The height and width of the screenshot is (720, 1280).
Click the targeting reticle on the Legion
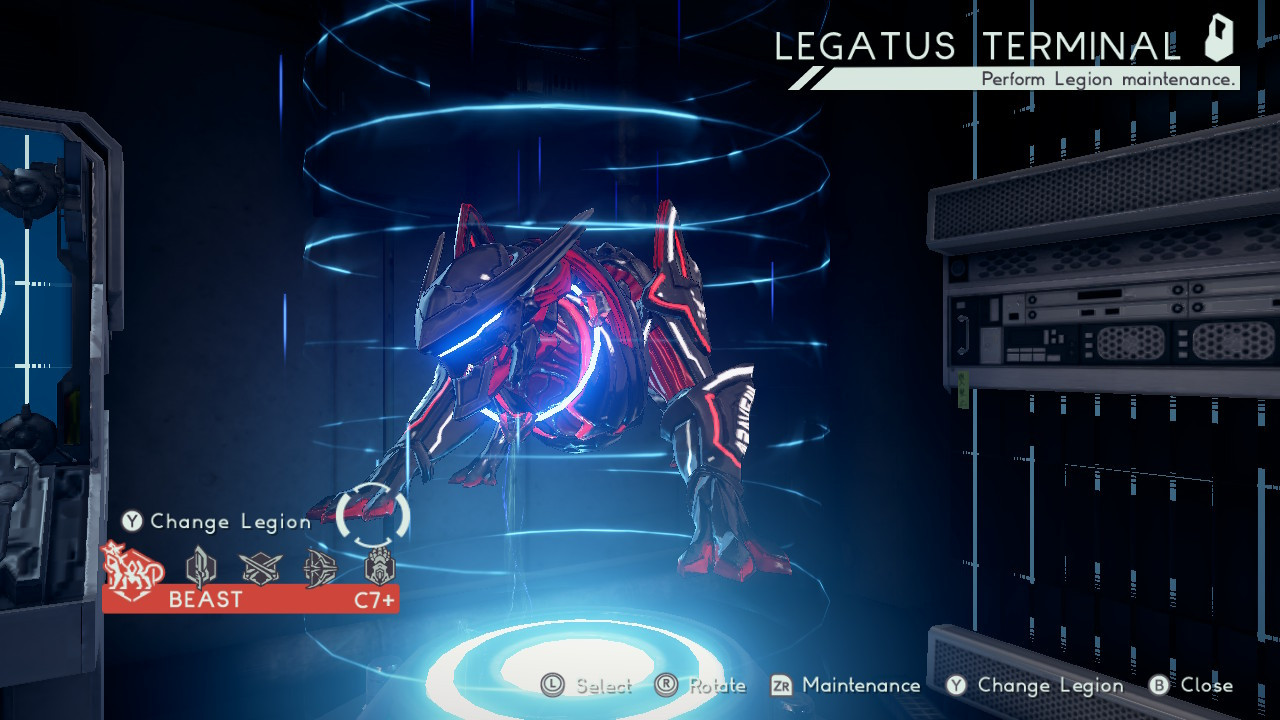coord(375,512)
